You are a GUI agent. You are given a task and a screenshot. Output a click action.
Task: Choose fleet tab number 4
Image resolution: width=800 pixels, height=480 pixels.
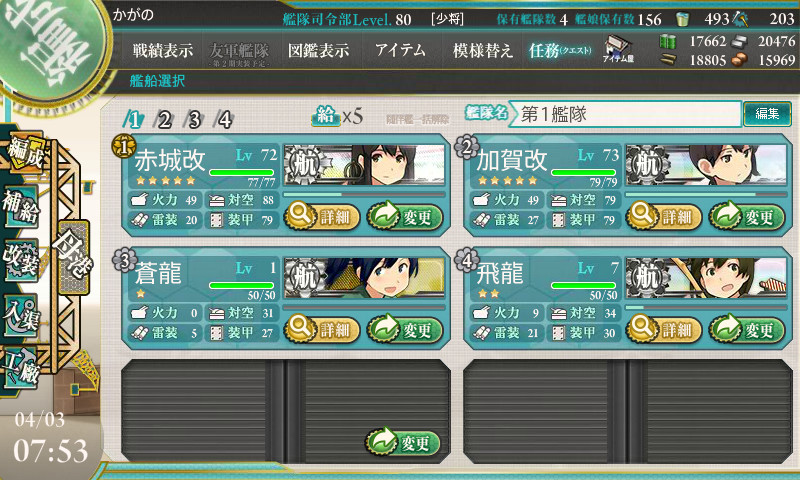225,120
